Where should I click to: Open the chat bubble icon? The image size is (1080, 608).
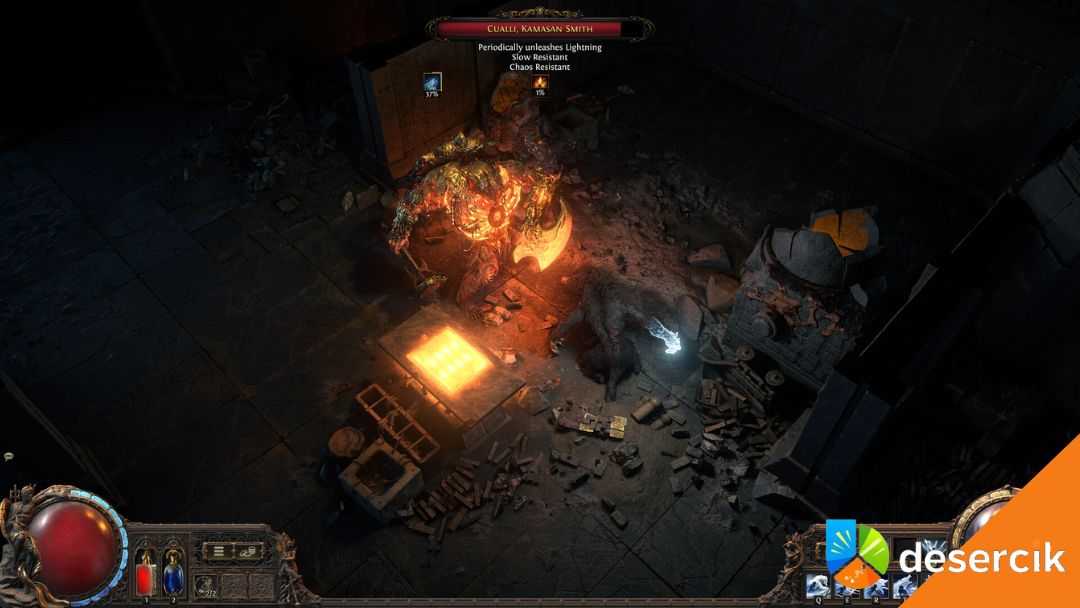[8, 456]
